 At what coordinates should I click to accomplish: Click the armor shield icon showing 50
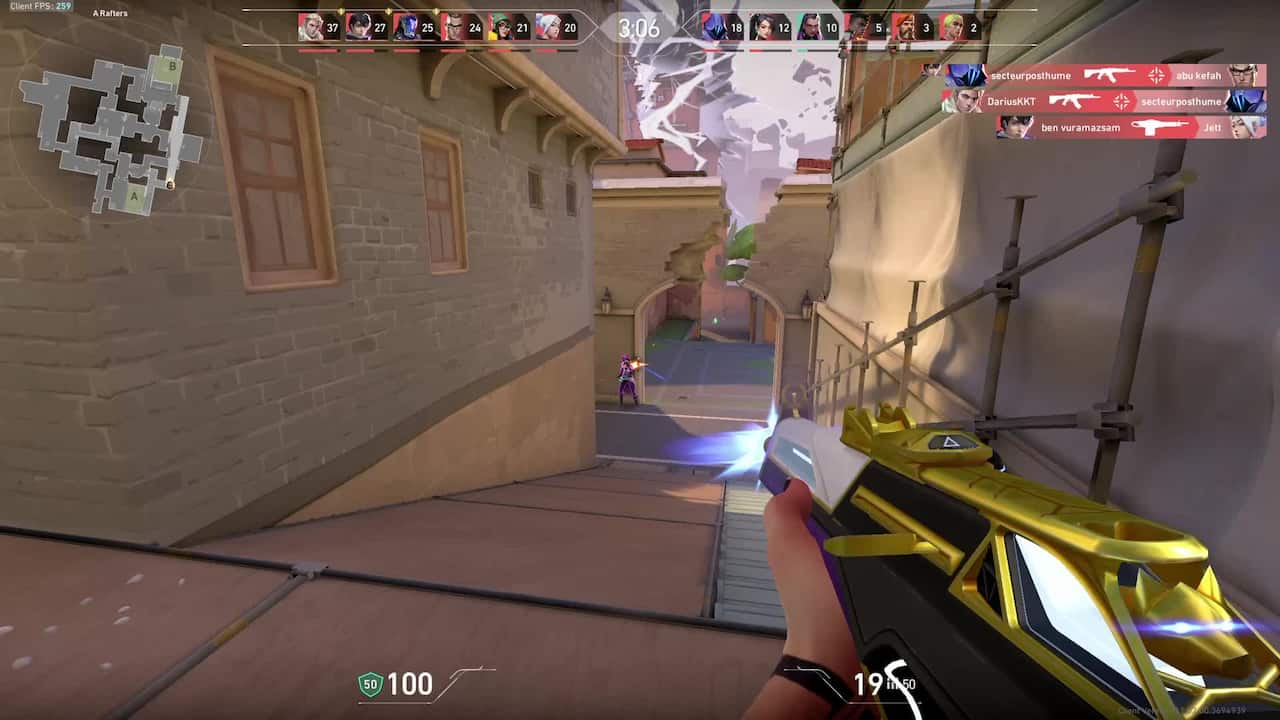(x=370, y=685)
